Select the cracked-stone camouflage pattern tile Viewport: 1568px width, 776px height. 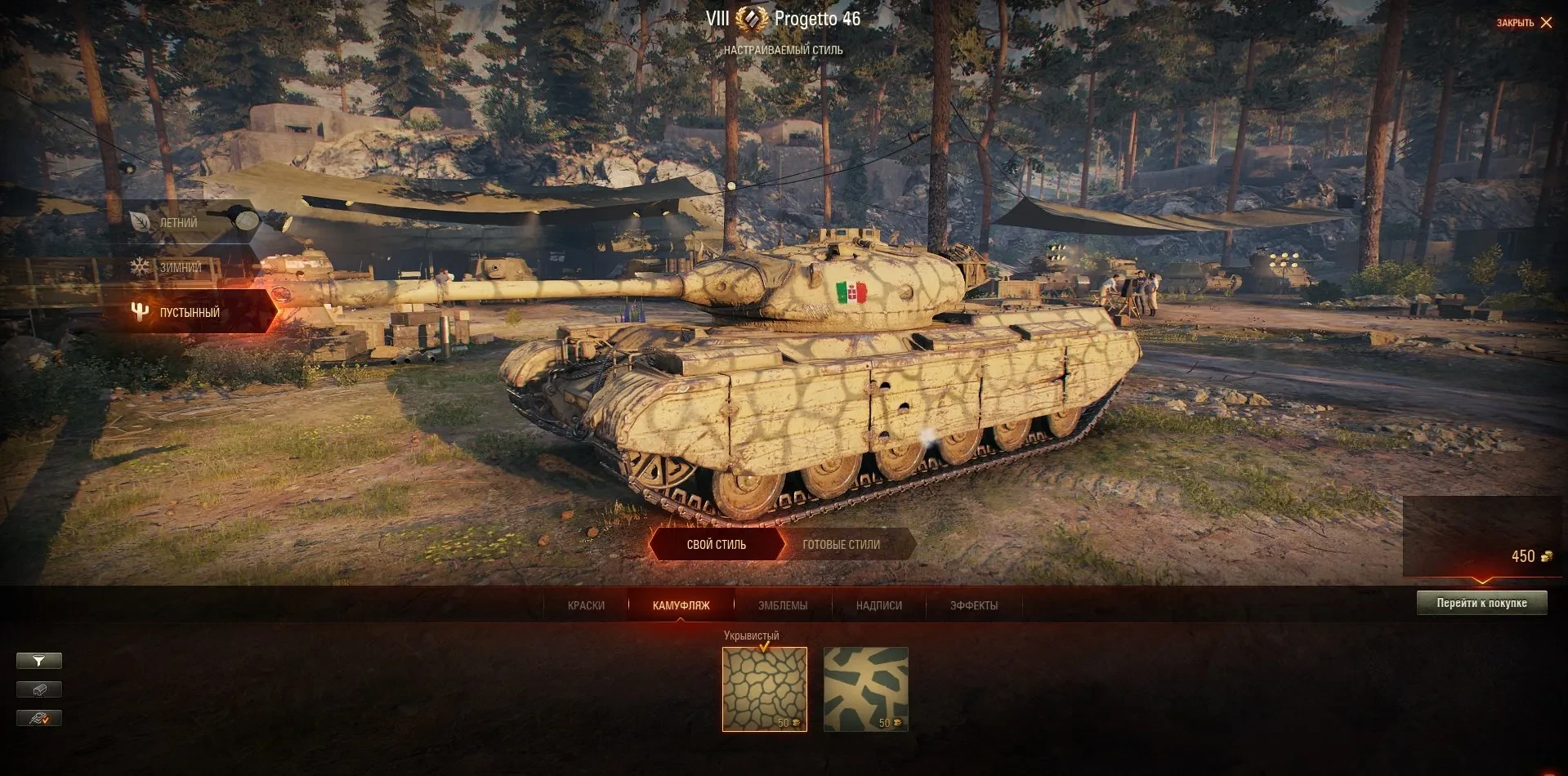pyautogui.click(x=764, y=689)
